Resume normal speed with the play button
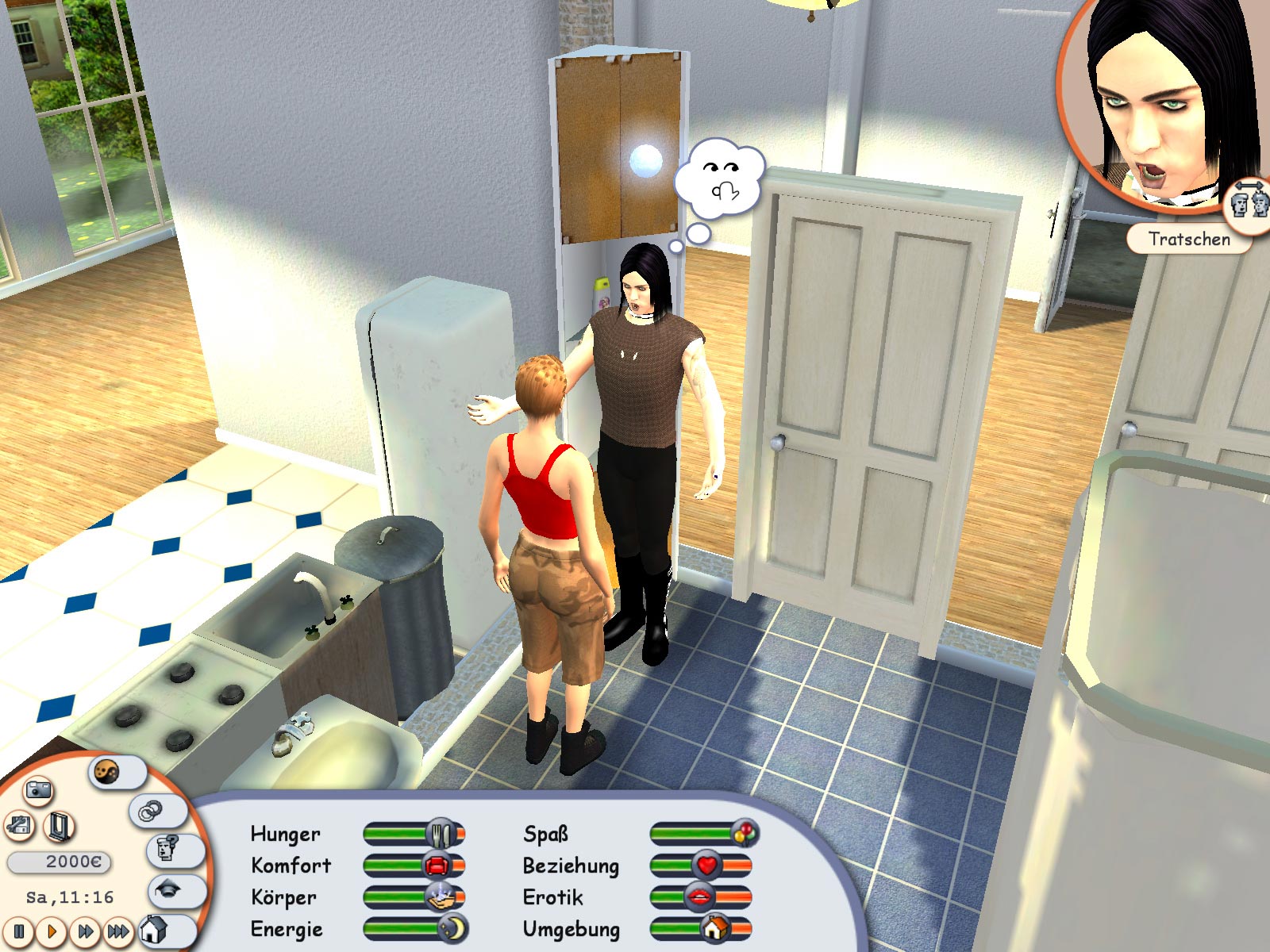 51,932
